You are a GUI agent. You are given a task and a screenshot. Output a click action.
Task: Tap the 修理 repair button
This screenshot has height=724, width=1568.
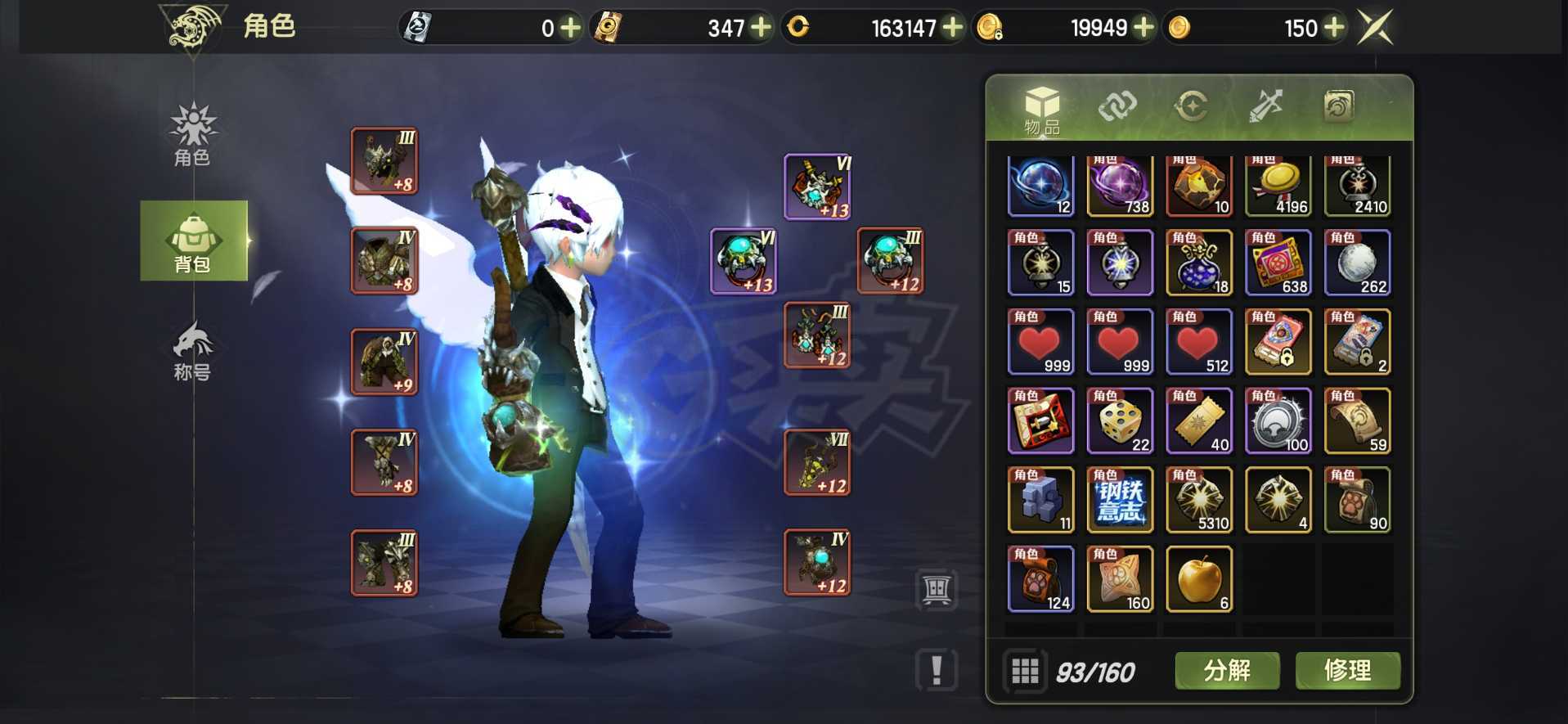[x=1347, y=671]
